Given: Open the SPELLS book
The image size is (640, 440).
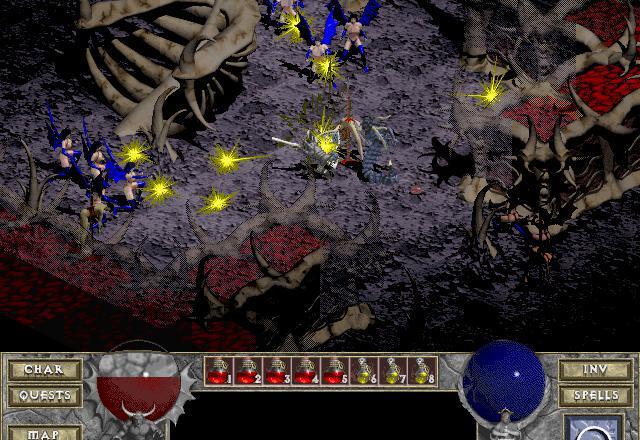Looking at the screenshot, I should [x=594, y=395].
